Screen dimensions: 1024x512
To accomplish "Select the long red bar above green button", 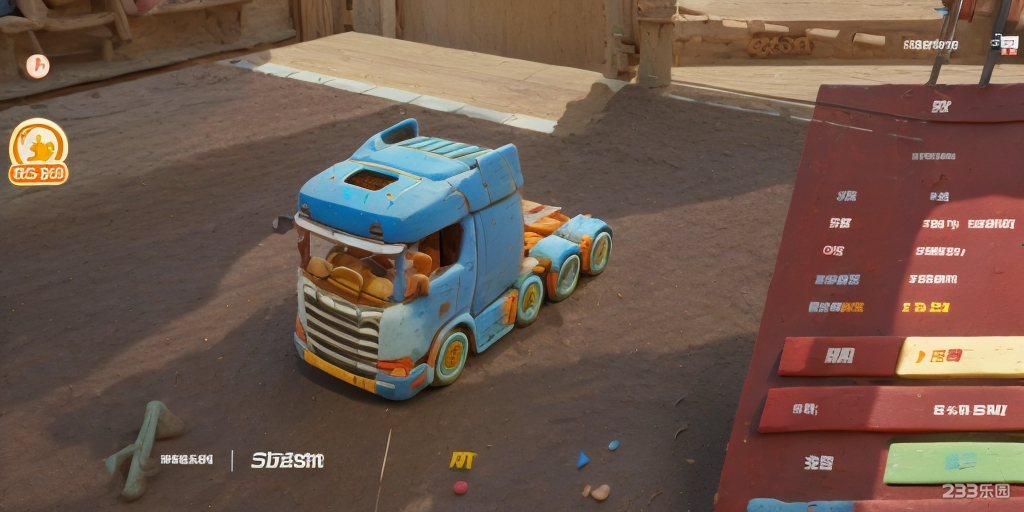I will pos(892,408).
